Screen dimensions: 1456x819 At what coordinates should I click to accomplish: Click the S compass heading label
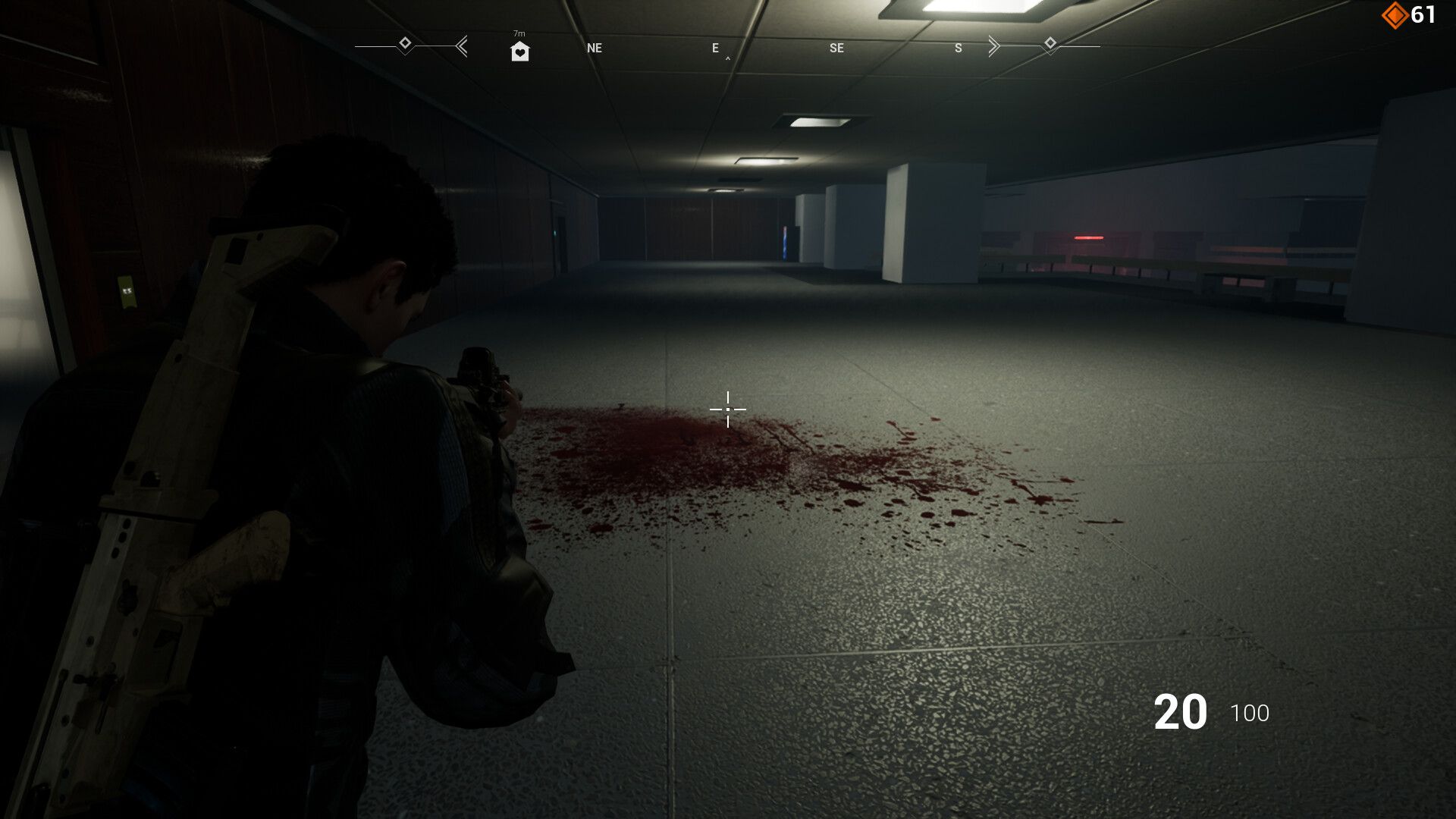point(957,48)
